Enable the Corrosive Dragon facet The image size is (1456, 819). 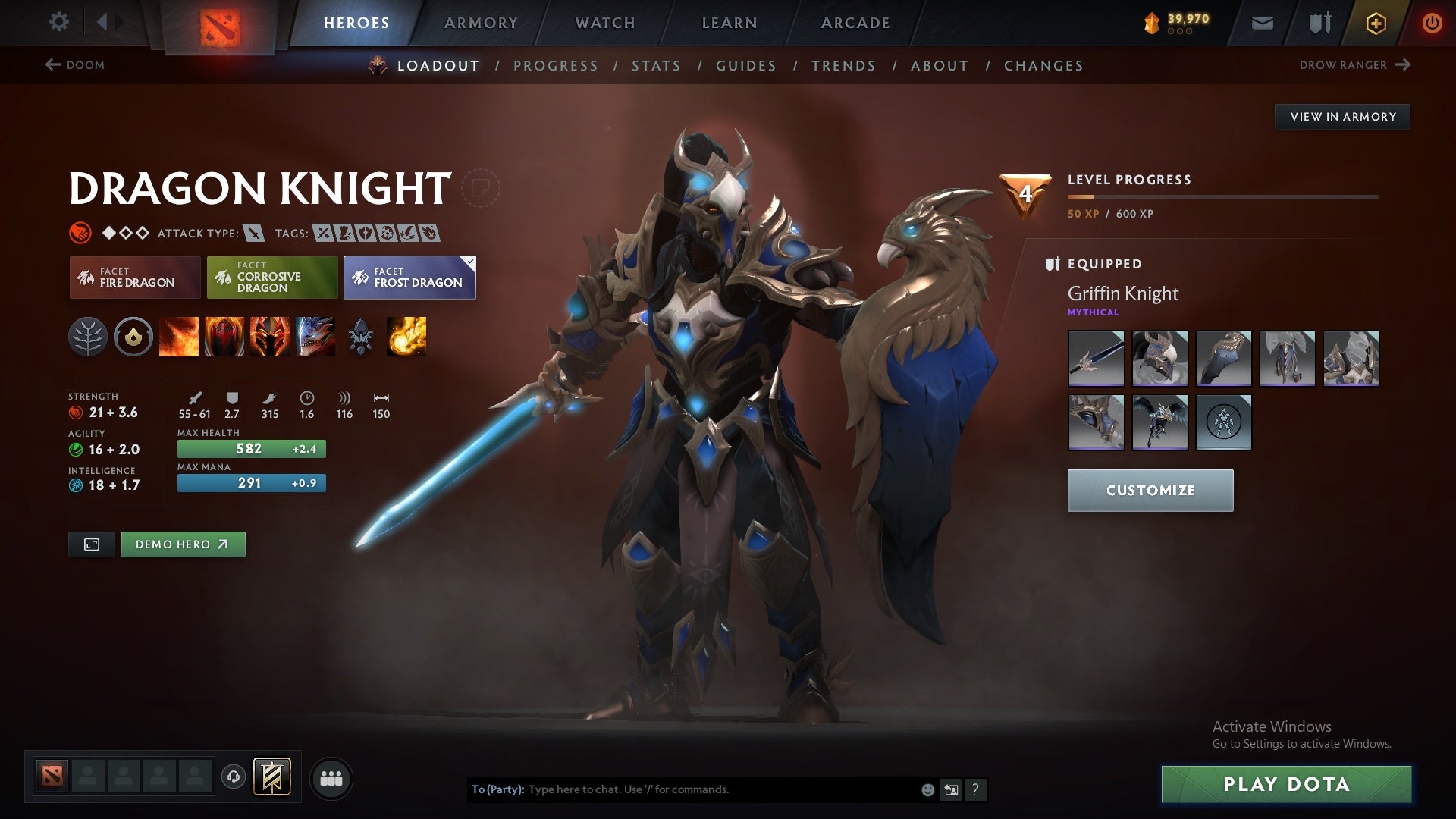[x=271, y=278]
